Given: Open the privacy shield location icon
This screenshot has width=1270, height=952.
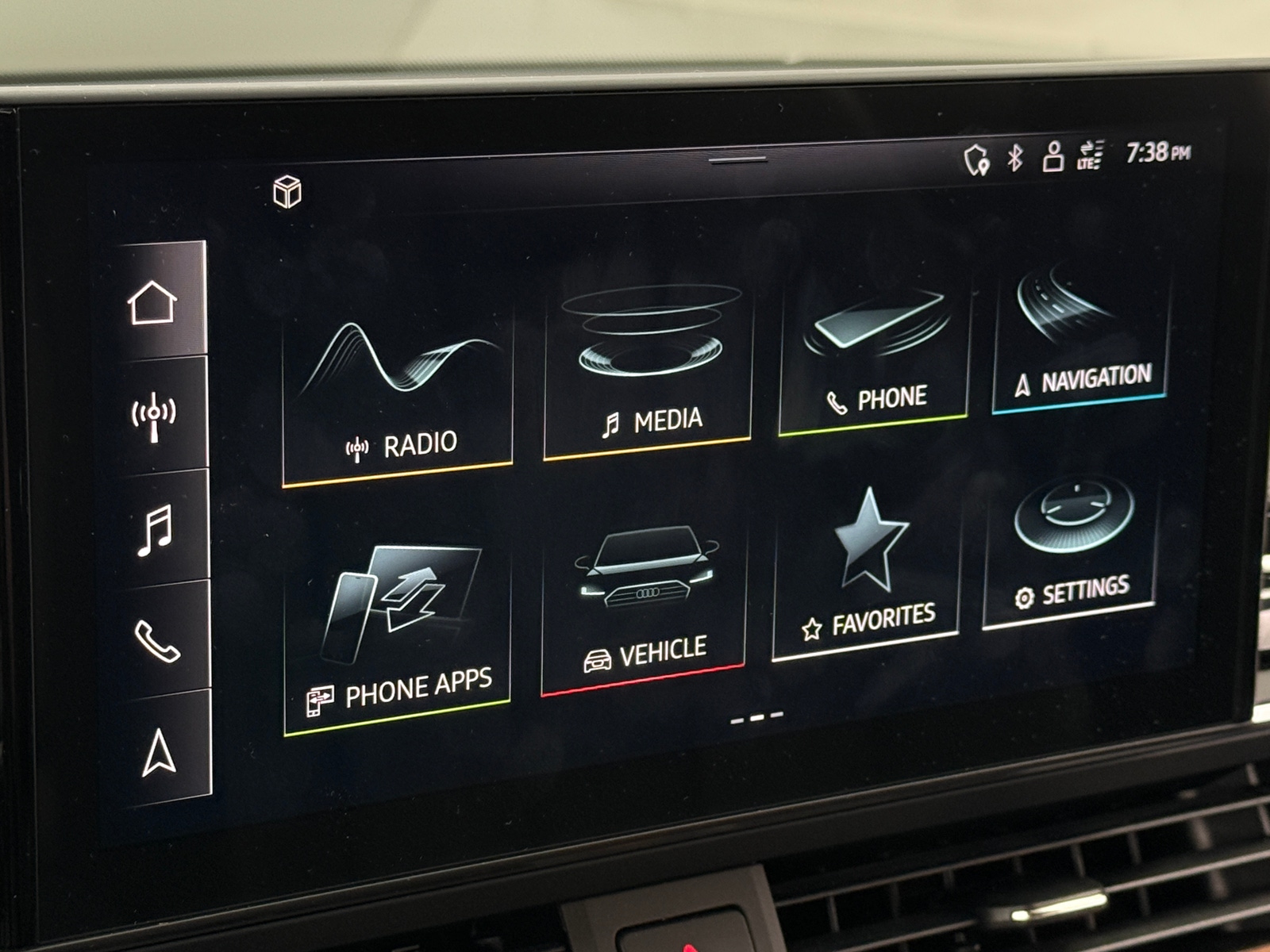Looking at the screenshot, I should (976, 158).
